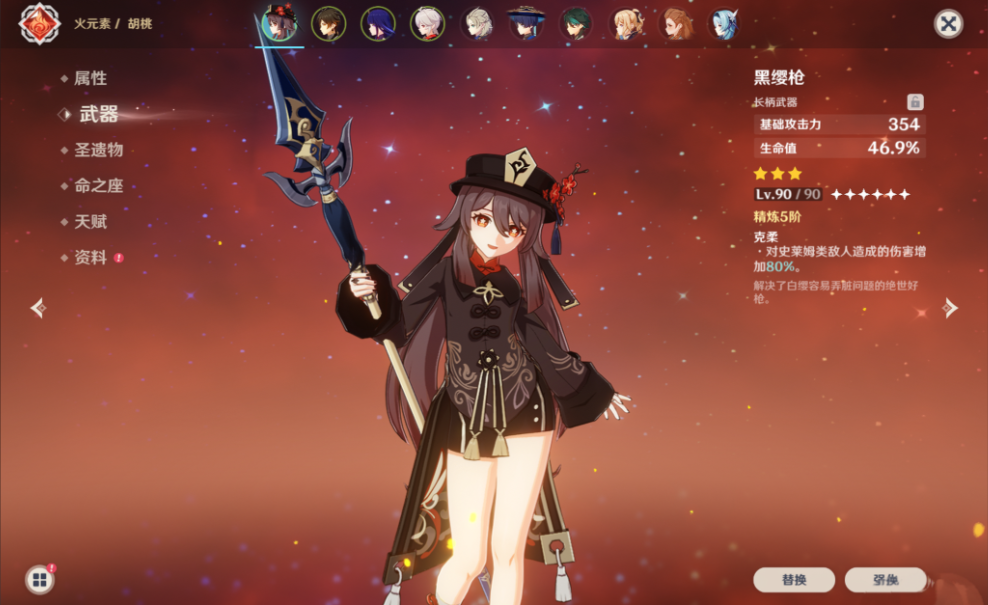Select Hu Tao's portrait in the character row
The height and width of the screenshot is (605, 988).
coord(279,23)
